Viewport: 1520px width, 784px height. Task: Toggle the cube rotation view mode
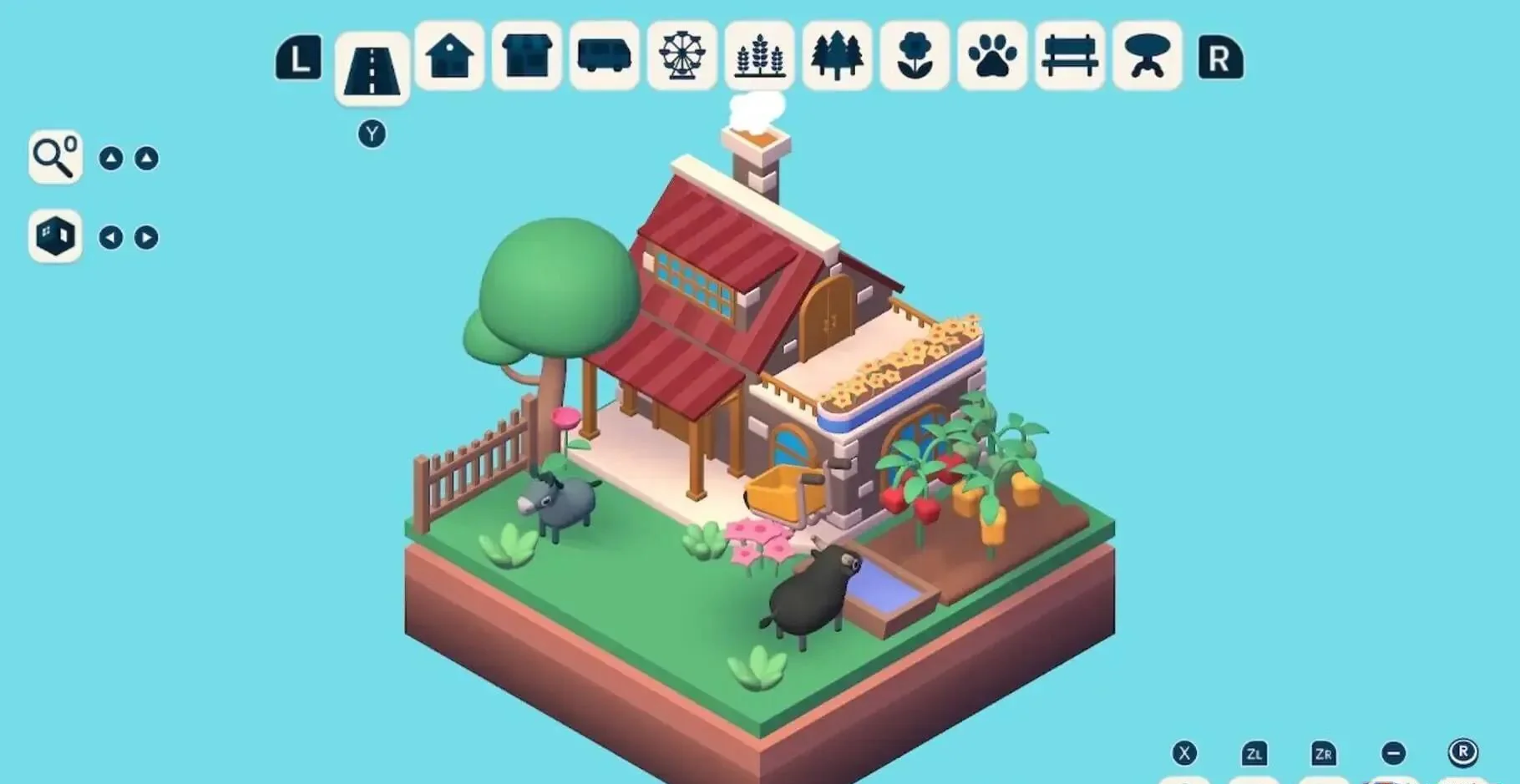[54, 236]
